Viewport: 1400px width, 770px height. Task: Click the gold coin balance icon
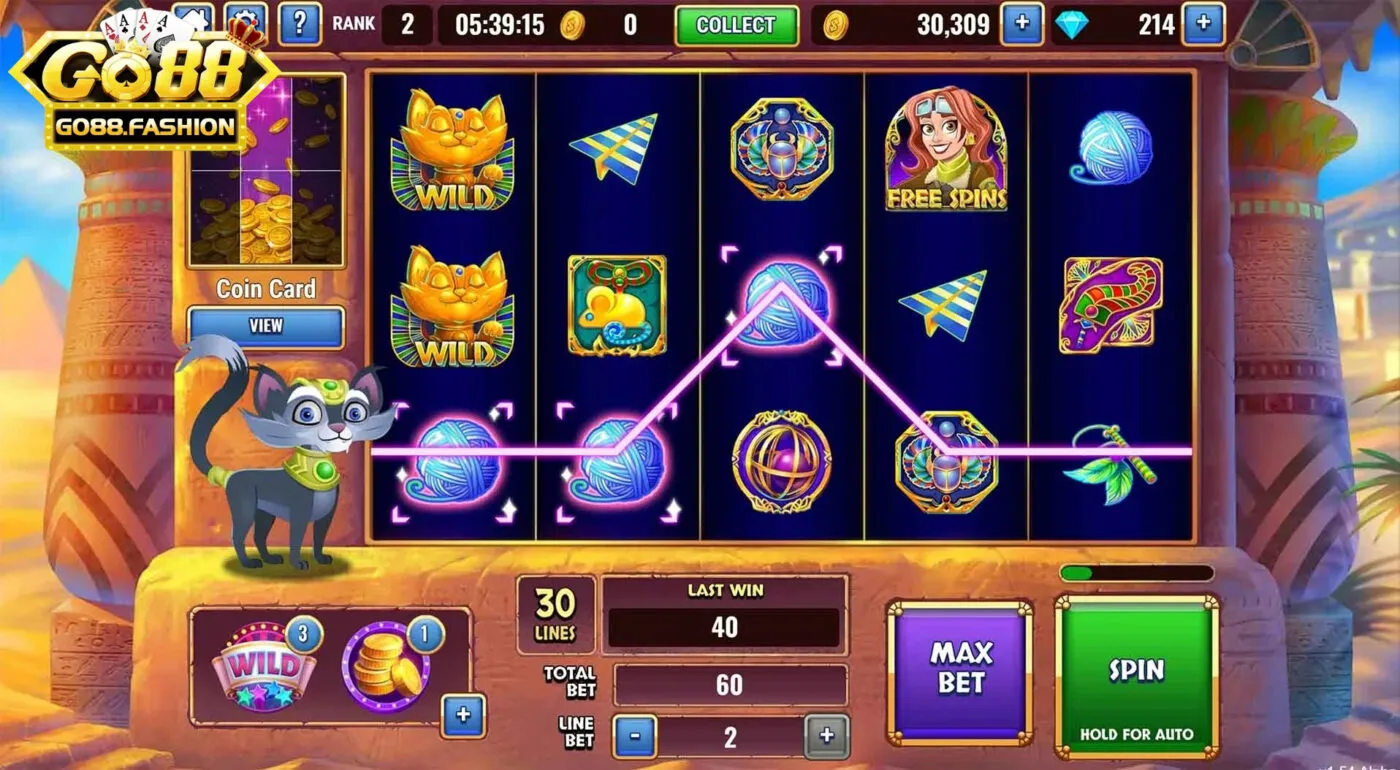coord(836,22)
